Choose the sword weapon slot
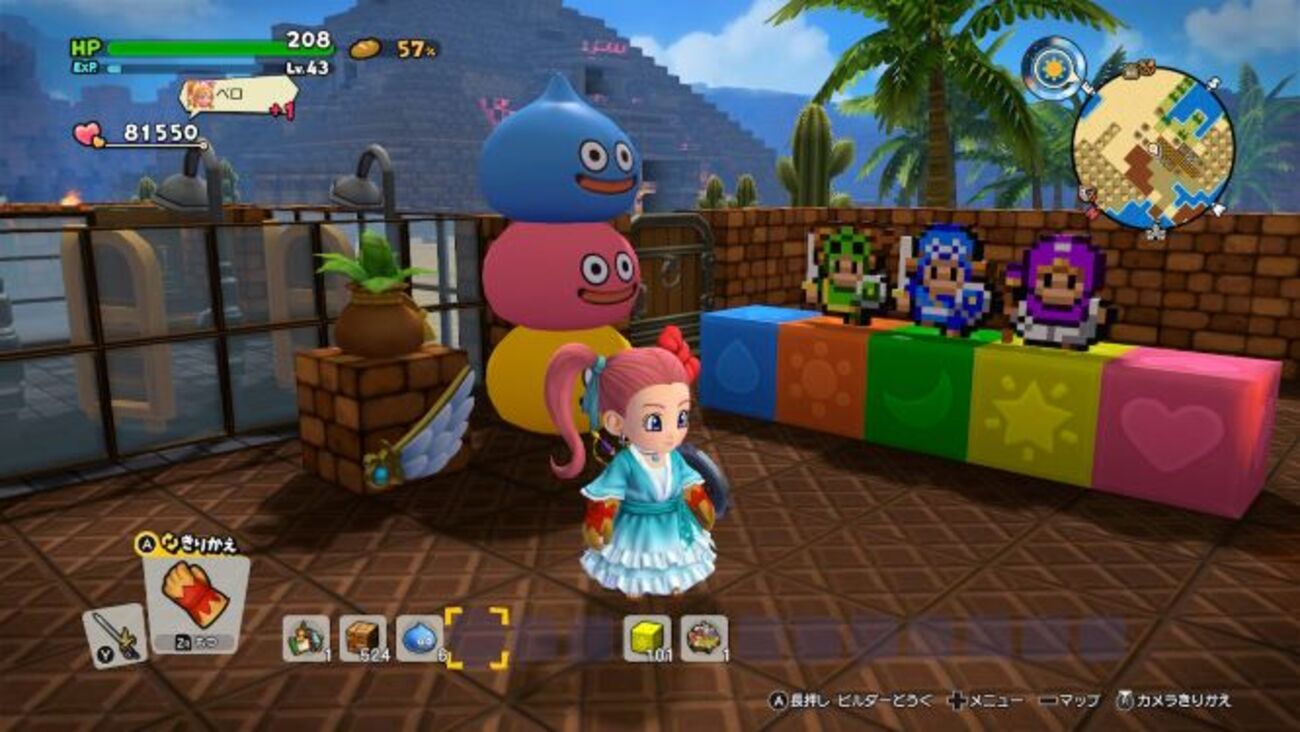This screenshot has width=1300, height=732. (x=113, y=633)
